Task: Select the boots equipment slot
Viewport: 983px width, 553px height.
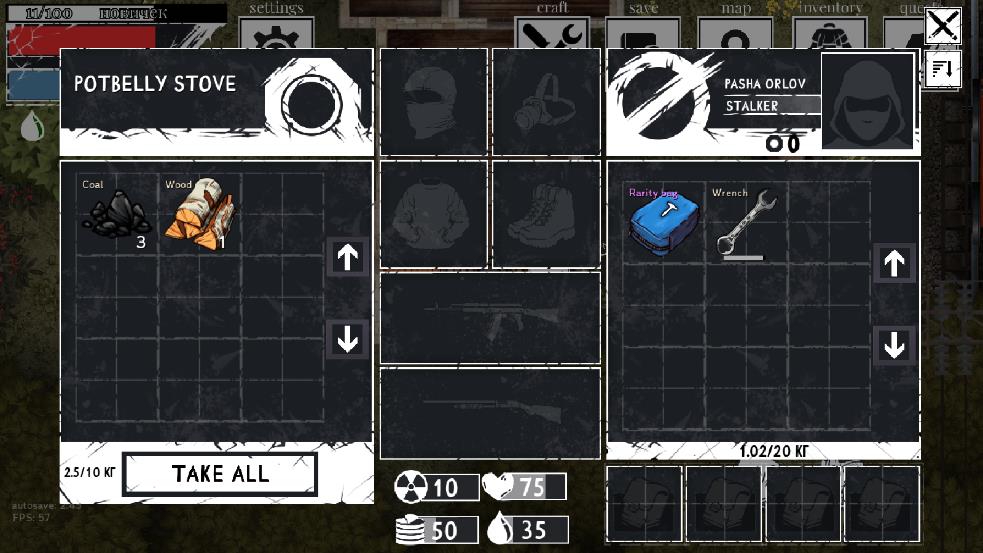Action: pos(545,214)
